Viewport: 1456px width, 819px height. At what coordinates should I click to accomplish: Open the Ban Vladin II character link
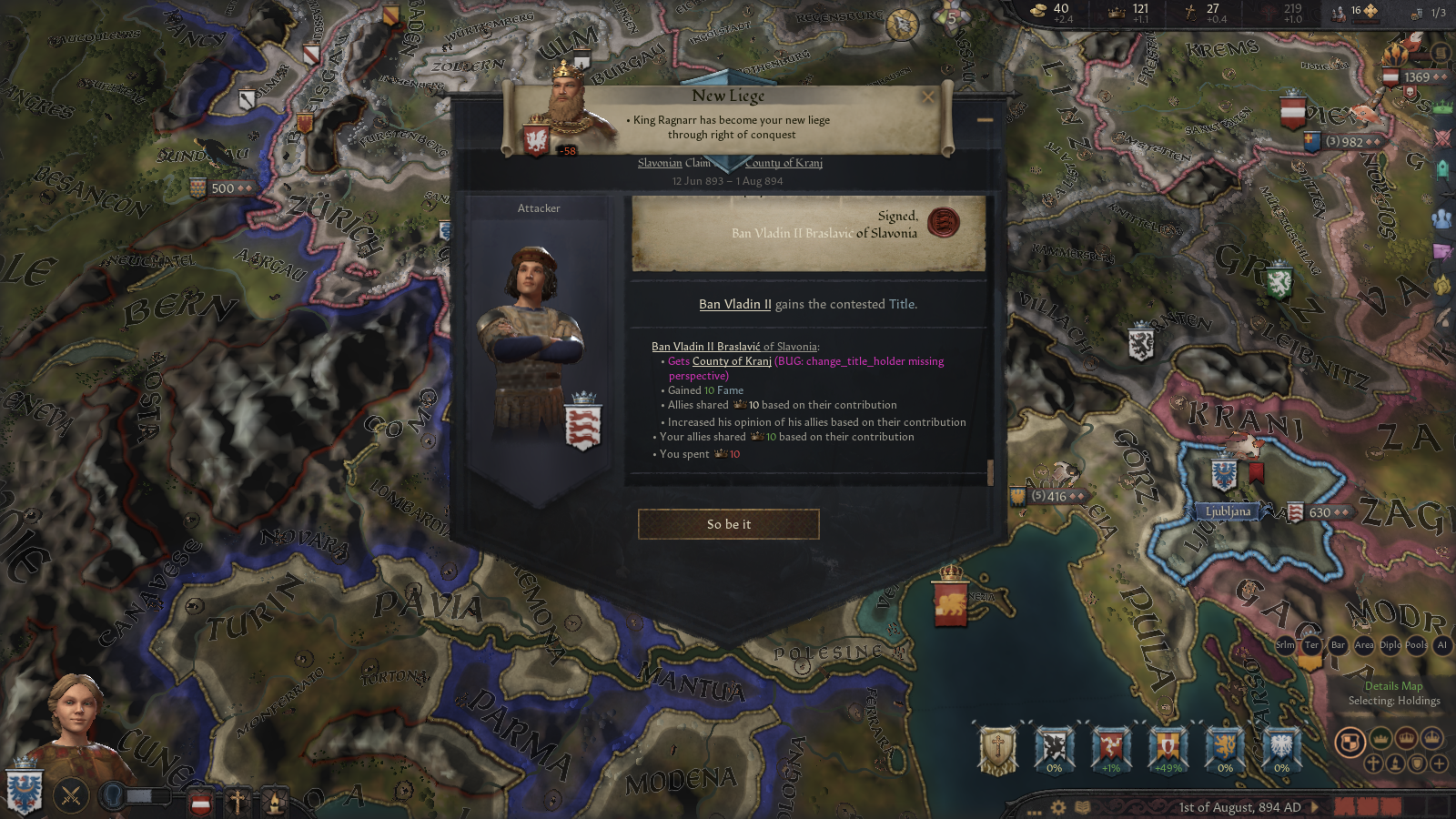click(734, 304)
